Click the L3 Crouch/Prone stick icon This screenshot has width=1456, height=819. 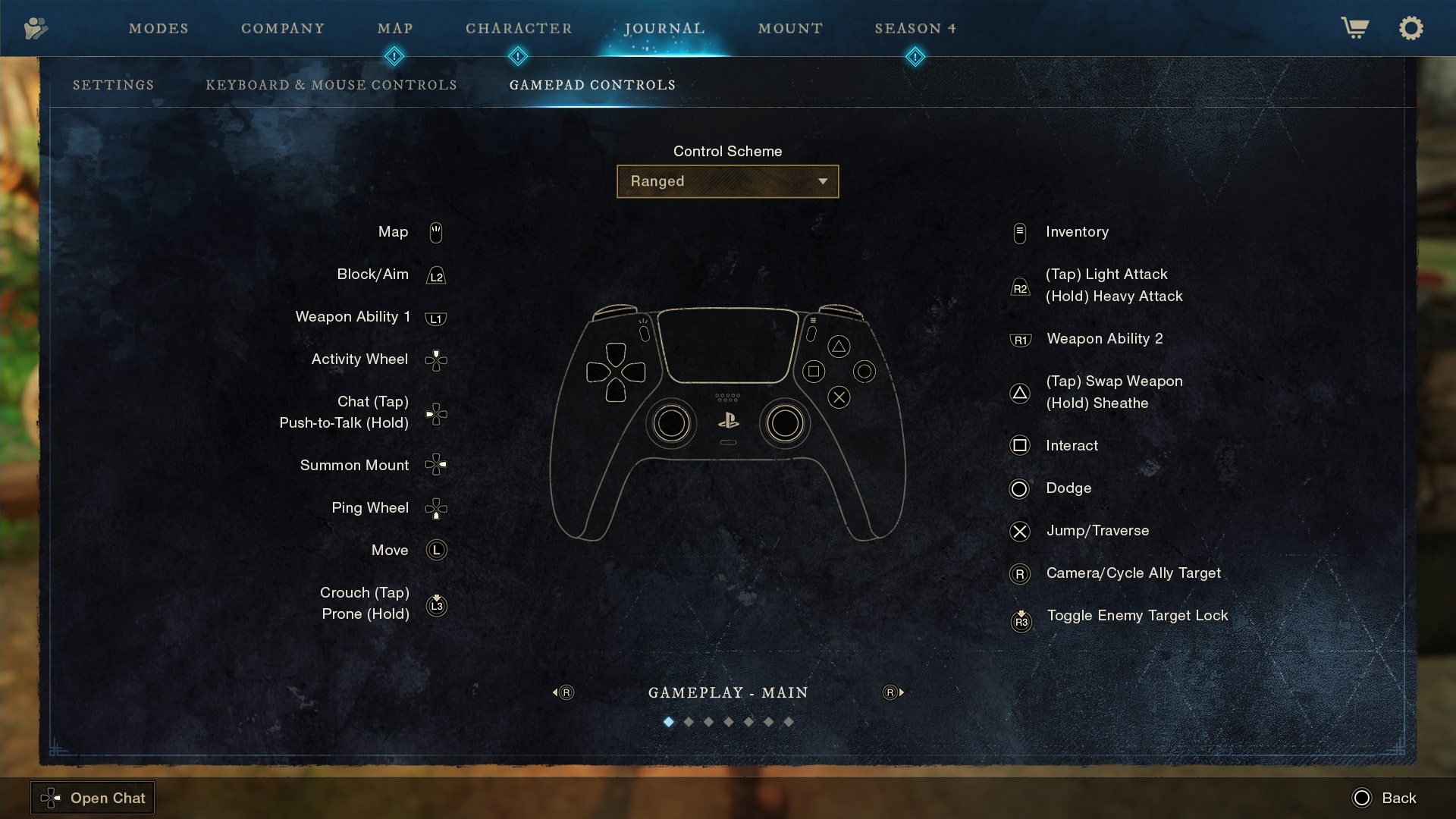click(436, 605)
